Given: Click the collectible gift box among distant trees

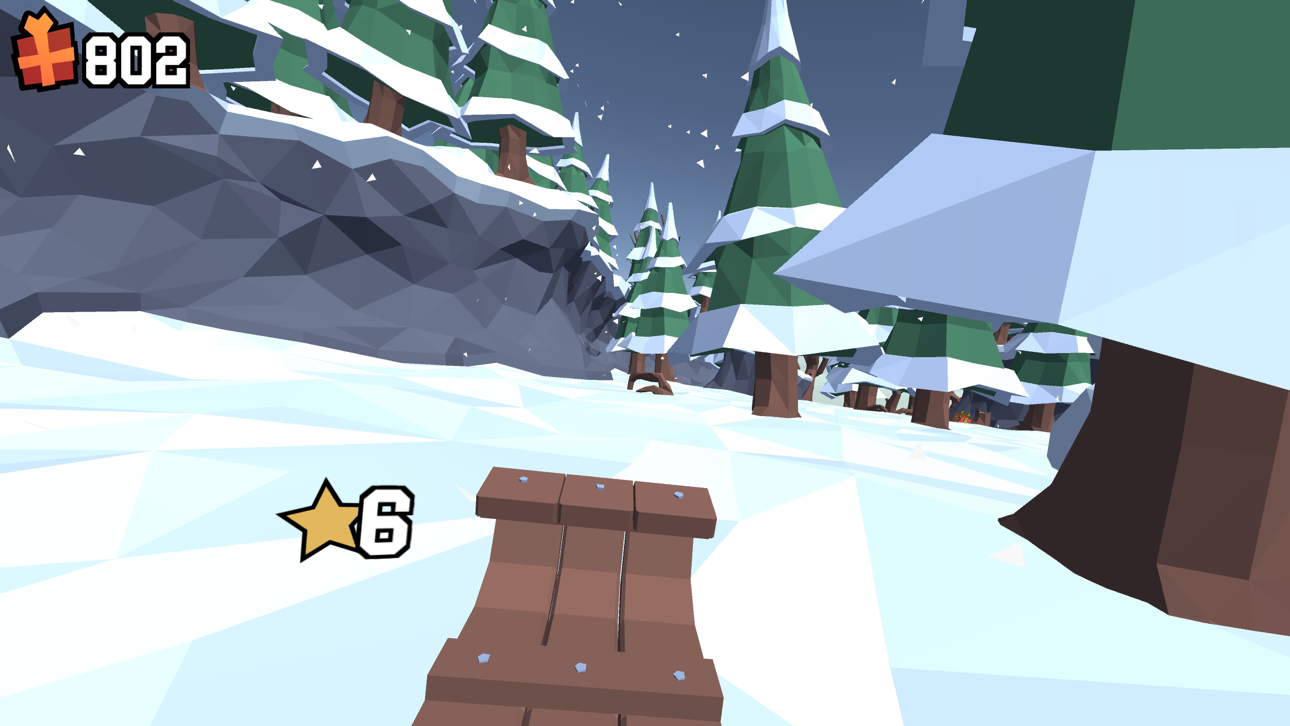Looking at the screenshot, I should [963, 417].
